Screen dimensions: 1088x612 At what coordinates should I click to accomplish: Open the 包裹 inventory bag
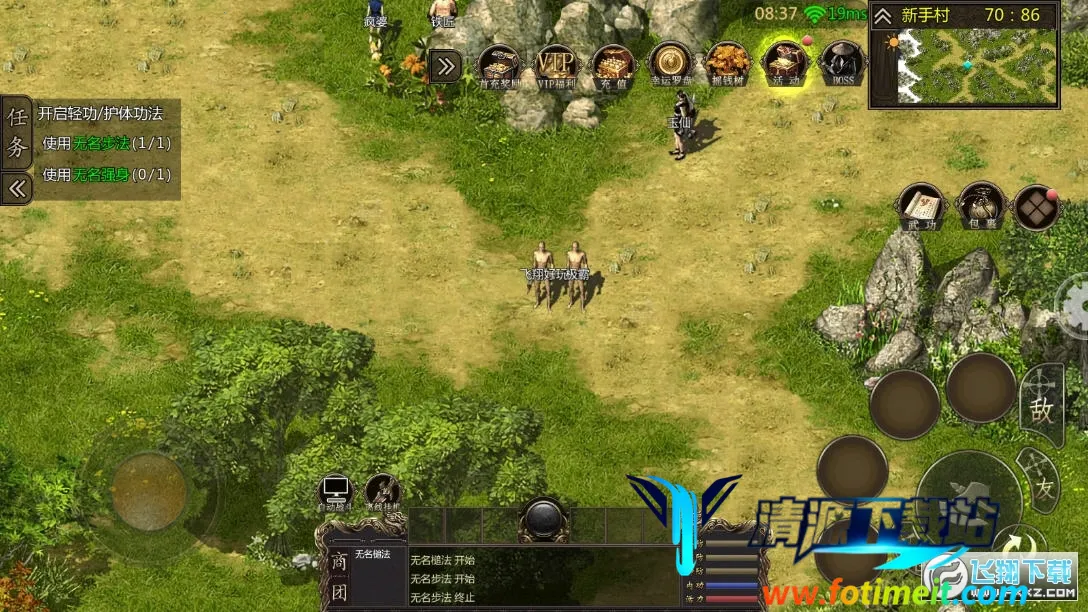980,206
